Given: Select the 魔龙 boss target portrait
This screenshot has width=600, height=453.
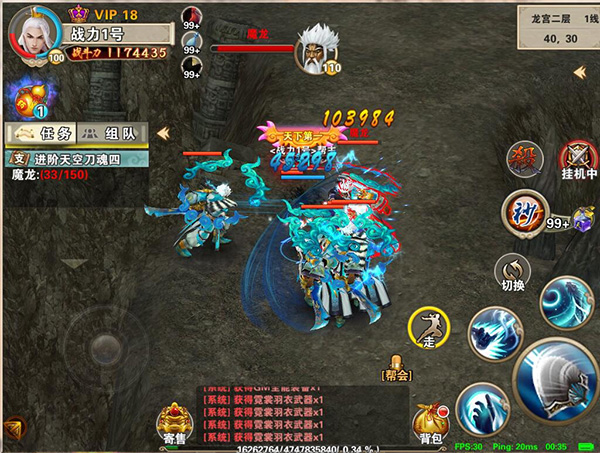Looking at the screenshot, I should tap(316, 46).
